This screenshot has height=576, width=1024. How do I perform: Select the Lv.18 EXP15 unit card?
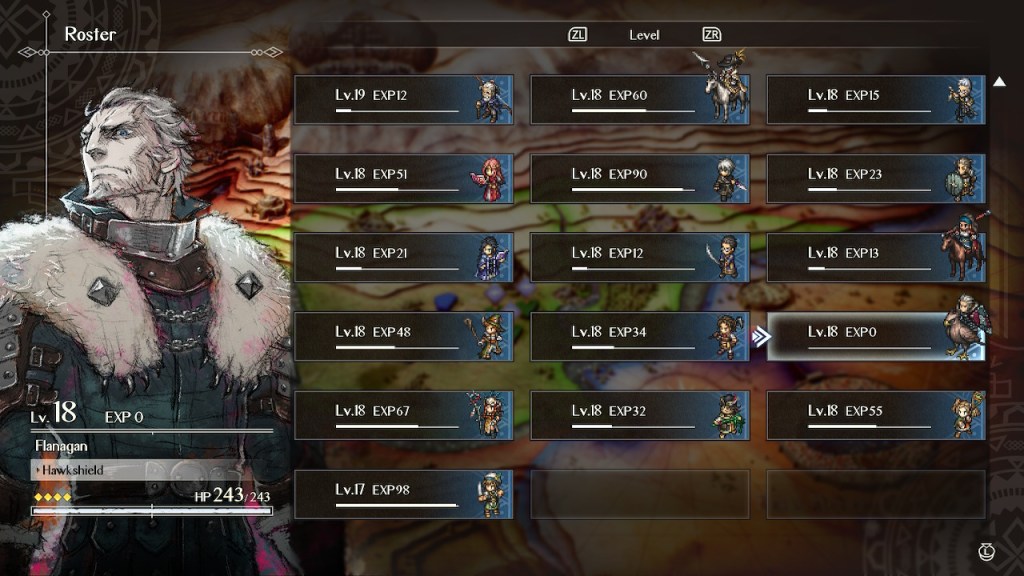coord(876,100)
